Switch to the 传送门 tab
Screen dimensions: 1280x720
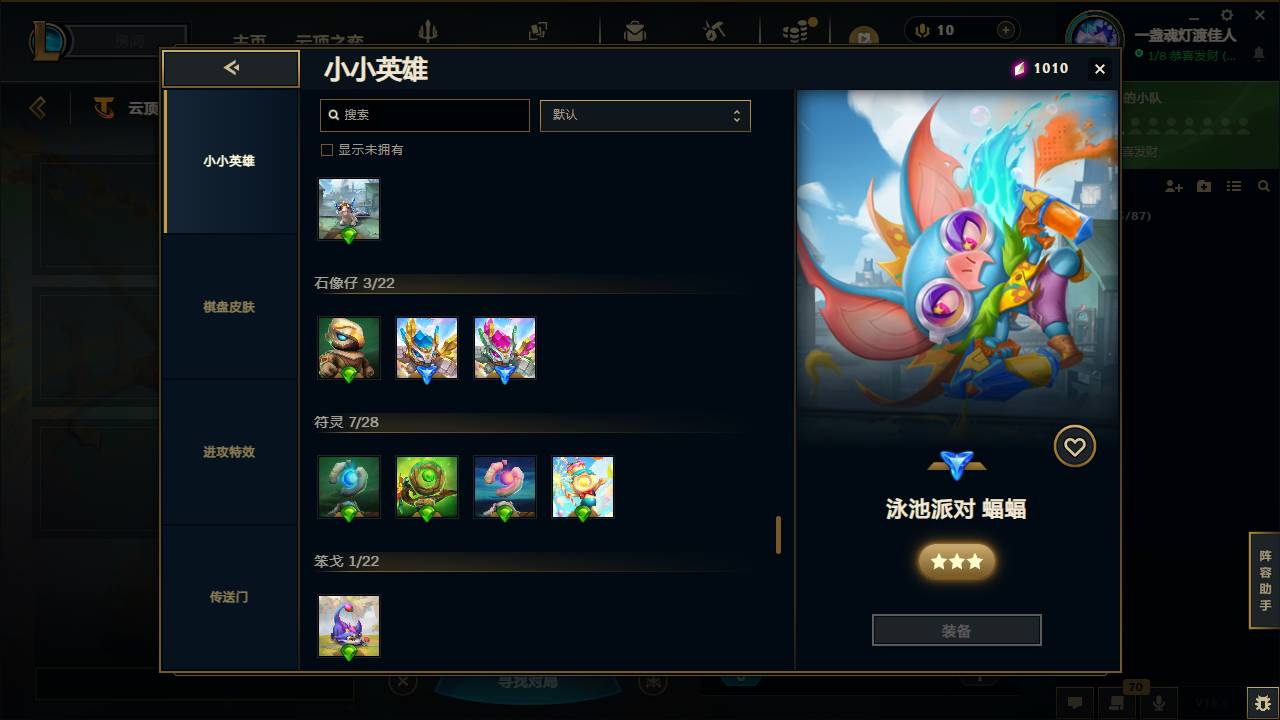tap(230, 597)
